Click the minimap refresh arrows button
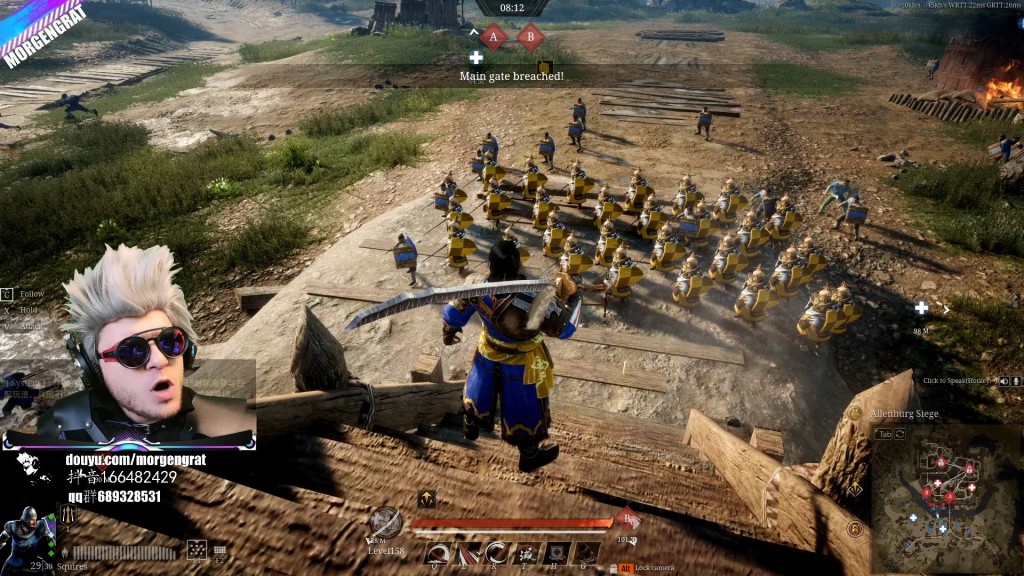Screen dimensions: 1024x576 [x=900, y=434]
